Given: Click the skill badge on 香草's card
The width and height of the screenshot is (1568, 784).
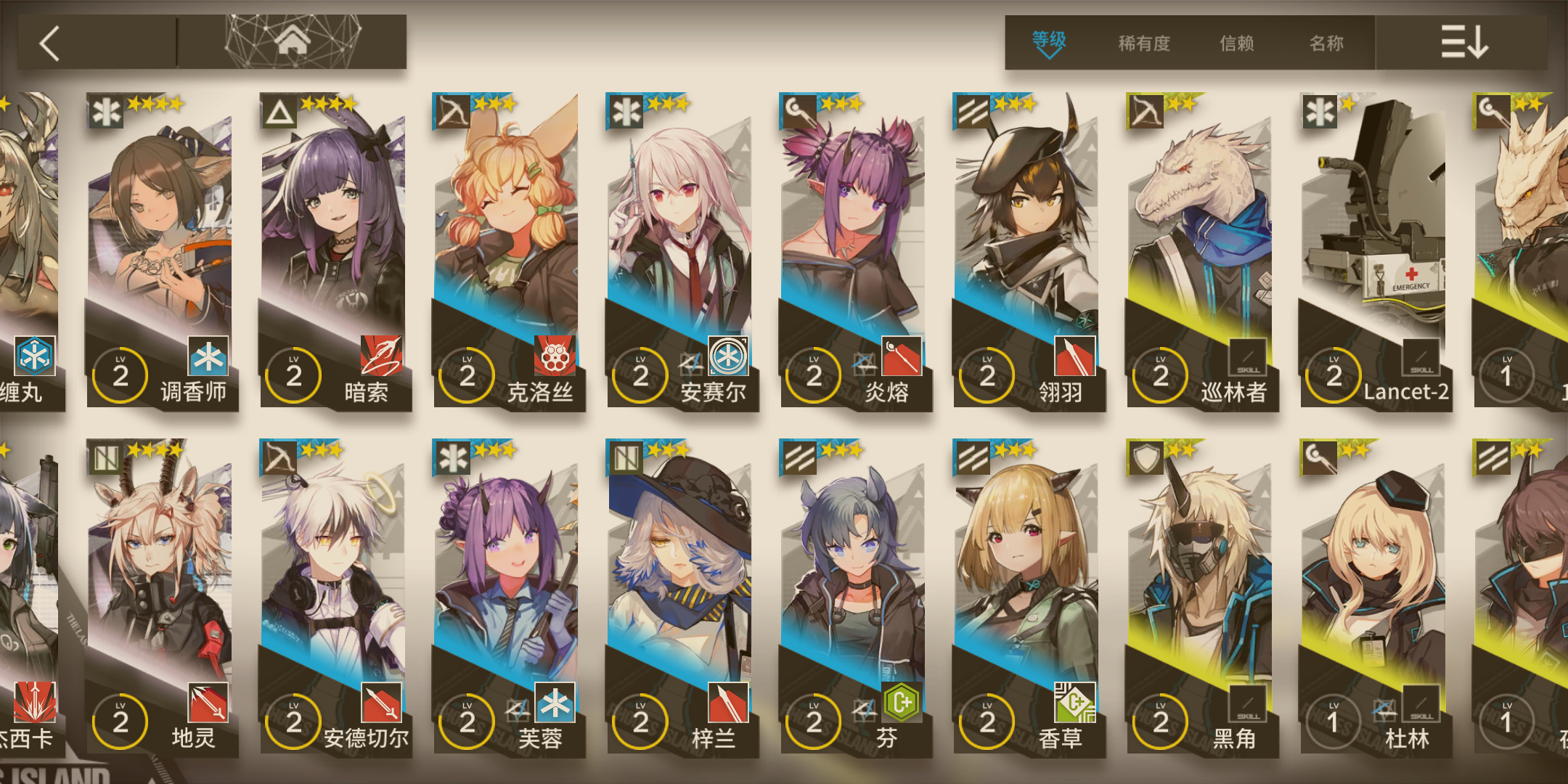Looking at the screenshot, I should pos(1075,701).
